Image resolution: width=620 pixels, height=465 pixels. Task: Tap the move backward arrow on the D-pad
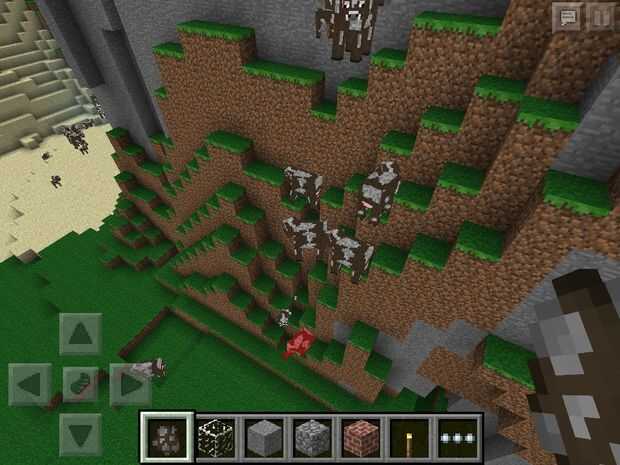81,433
